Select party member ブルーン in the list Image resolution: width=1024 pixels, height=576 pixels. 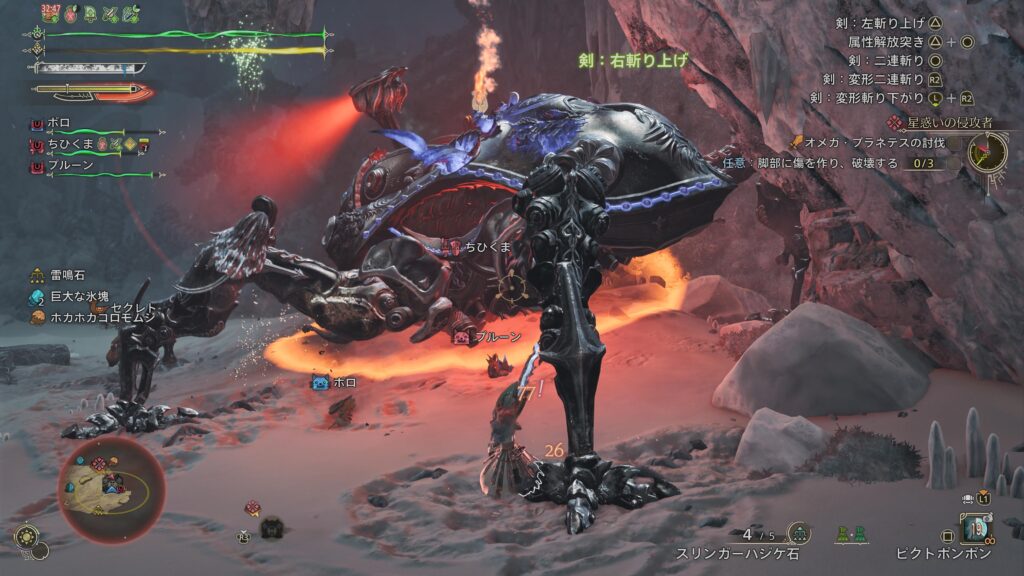click(64, 166)
